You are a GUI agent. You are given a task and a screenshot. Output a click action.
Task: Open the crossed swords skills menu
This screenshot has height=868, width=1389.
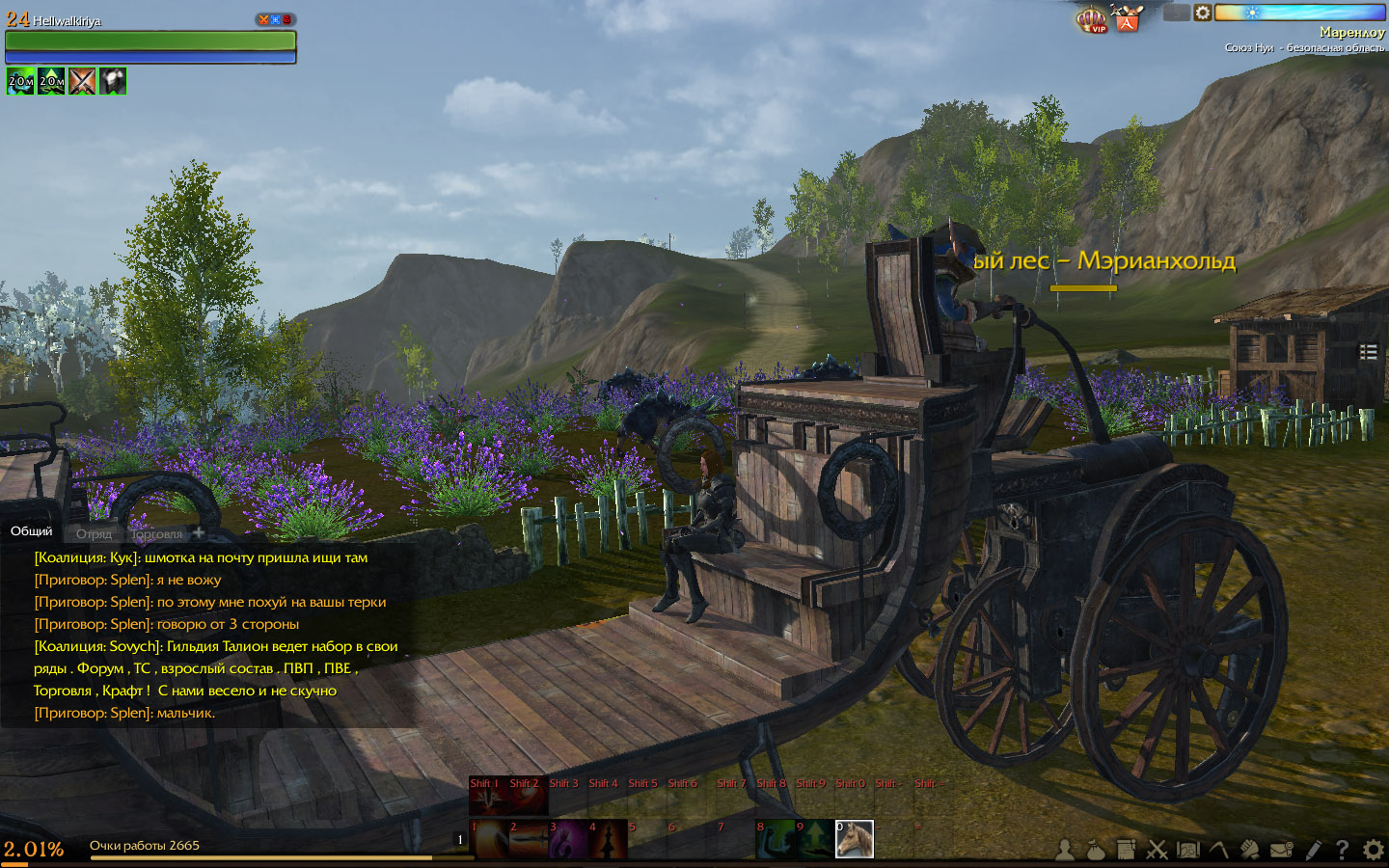[1157, 850]
